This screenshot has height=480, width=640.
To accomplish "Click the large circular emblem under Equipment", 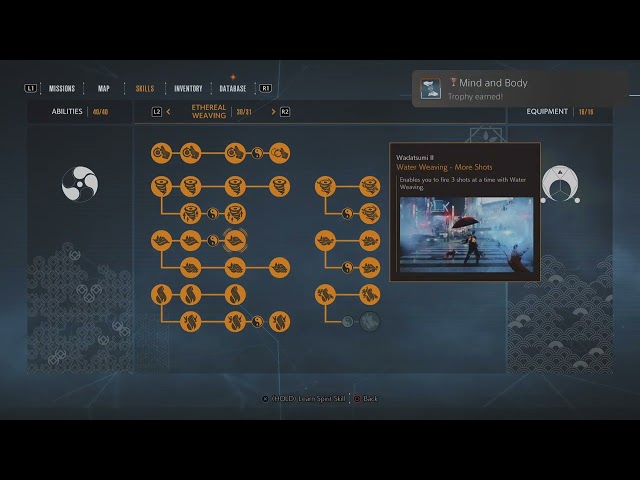I will 560,184.
